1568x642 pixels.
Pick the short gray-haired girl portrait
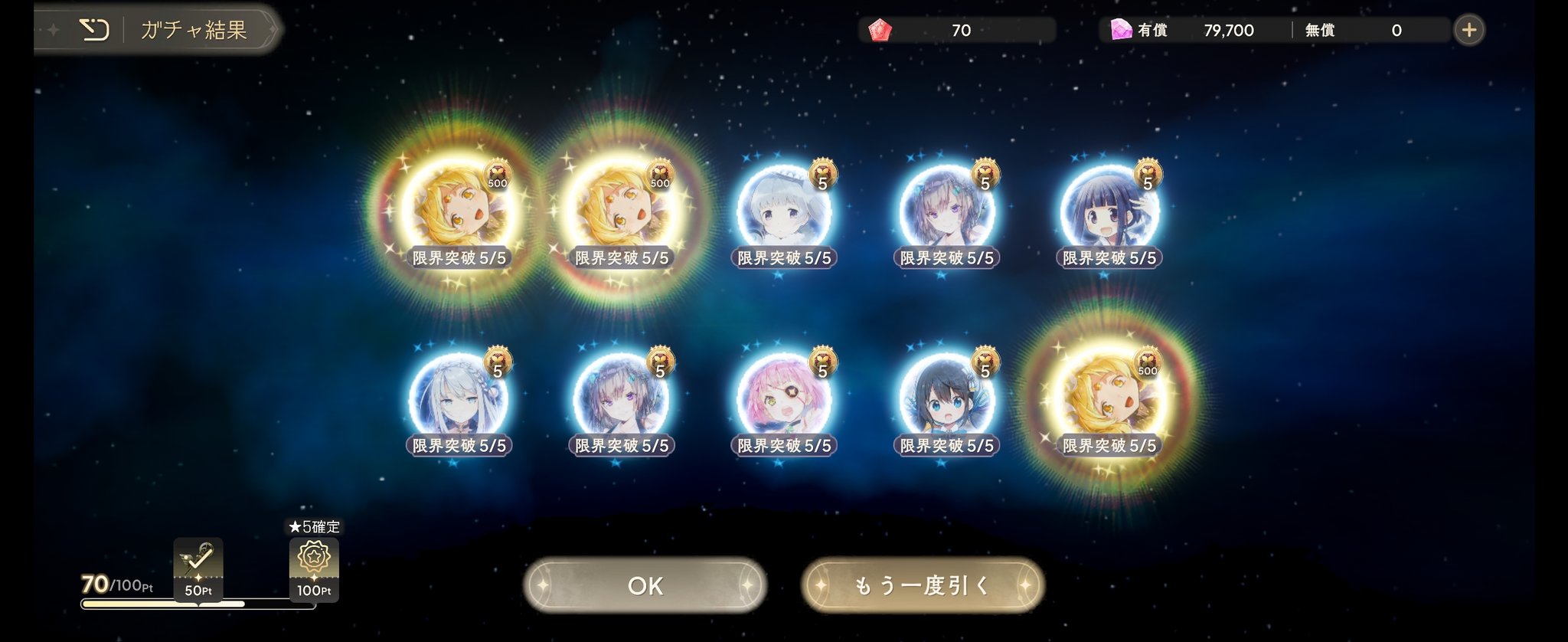click(x=784, y=212)
